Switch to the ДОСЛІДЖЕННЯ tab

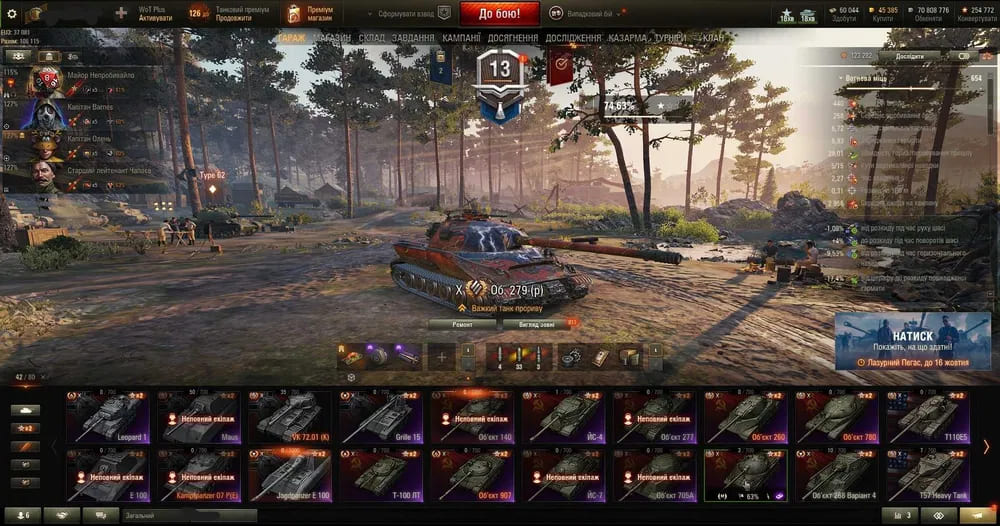573,38
